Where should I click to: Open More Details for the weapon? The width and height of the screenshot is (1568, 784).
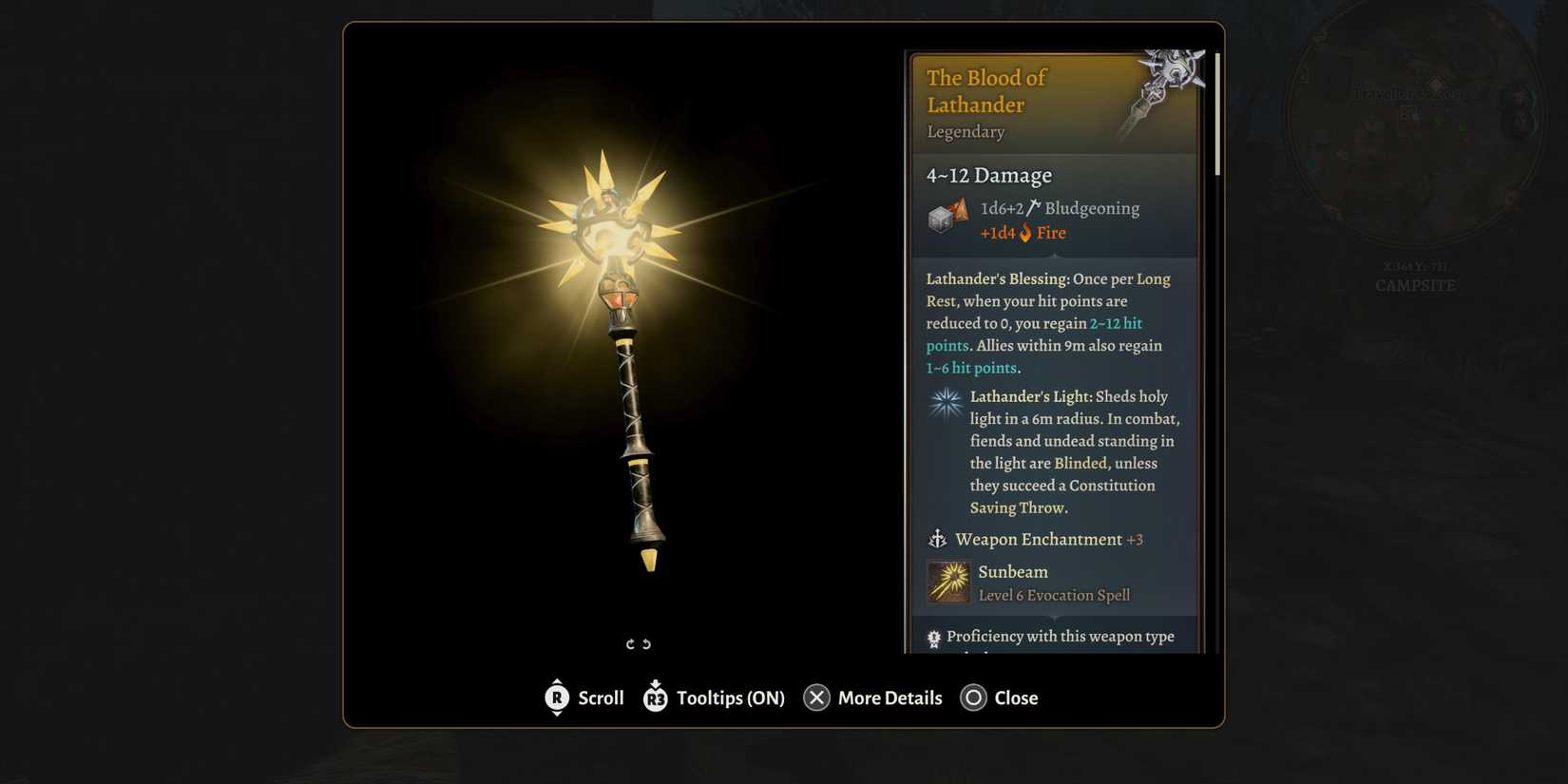[x=889, y=698]
